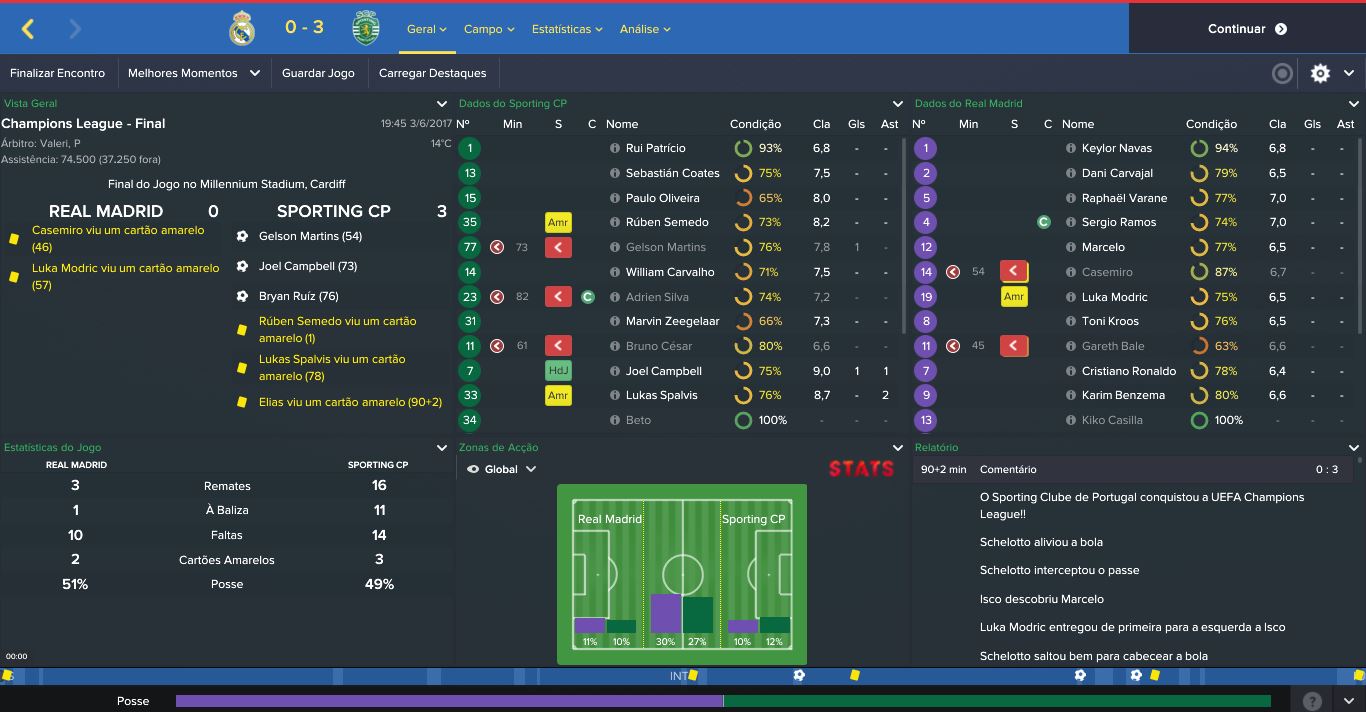Open the Melhores Momentos dropdown
The image size is (1366, 712).
193,73
